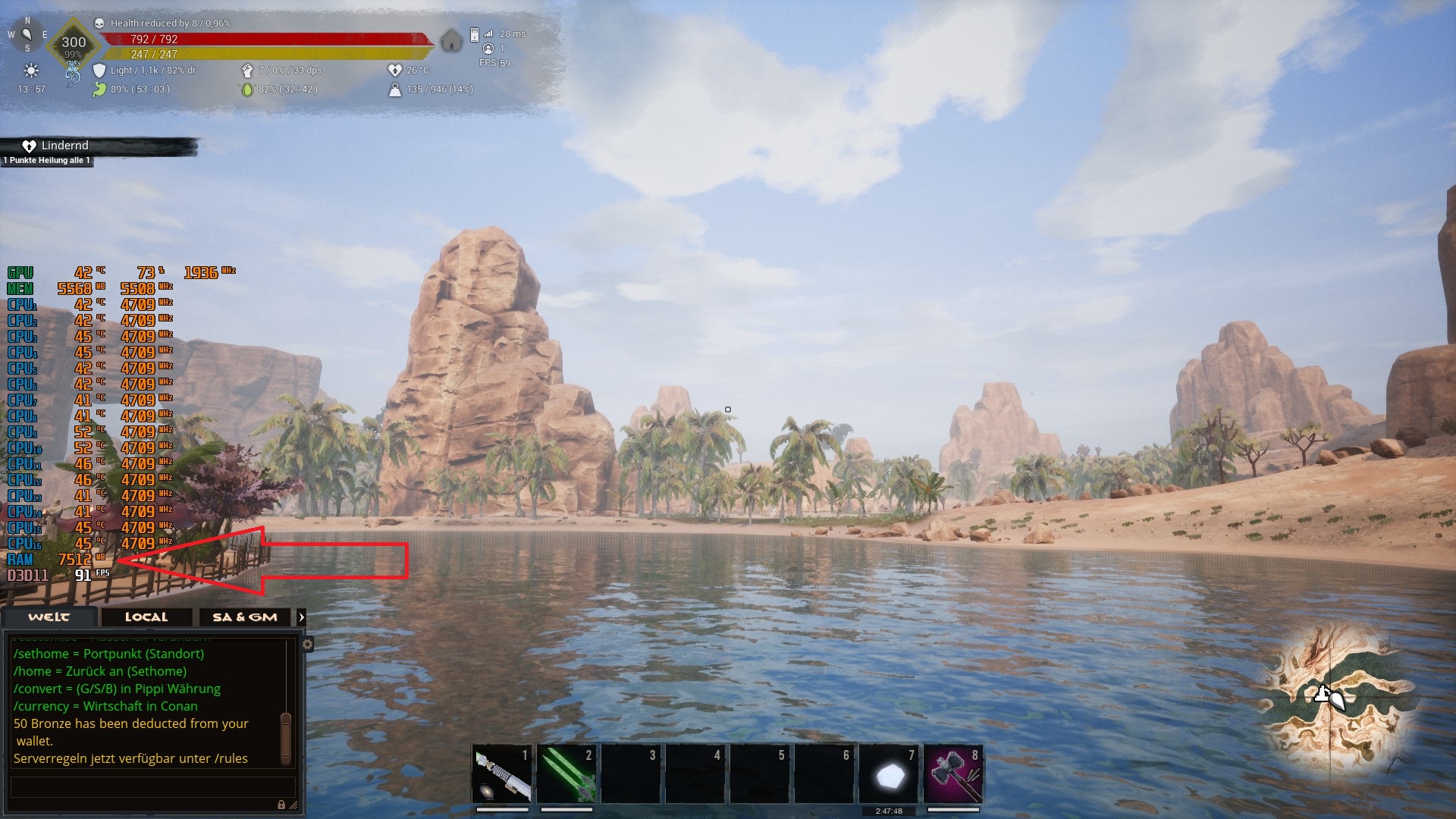Click the chat window scrollbar handle

click(x=286, y=737)
